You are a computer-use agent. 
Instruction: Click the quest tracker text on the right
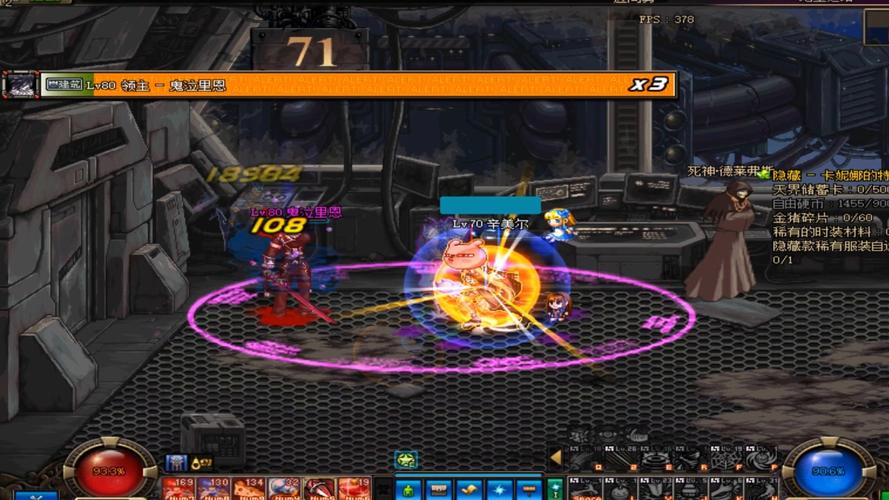pos(828,216)
